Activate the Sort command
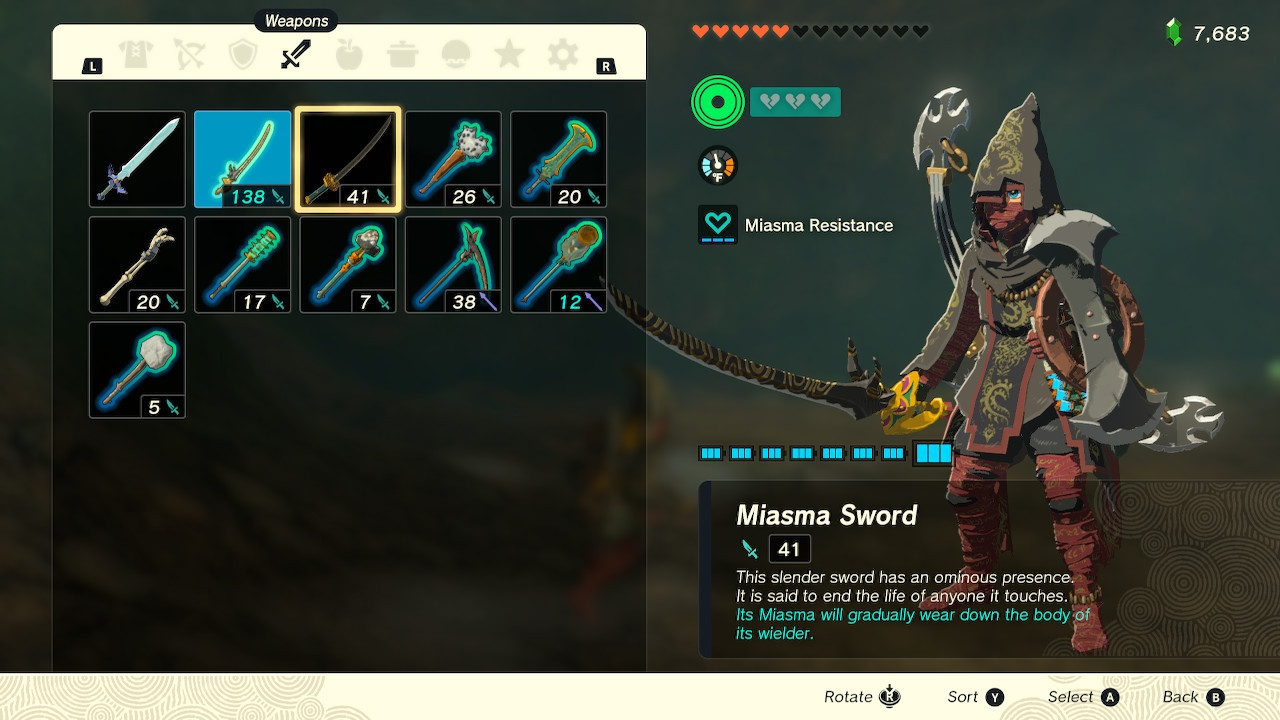Image resolution: width=1280 pixels, height=720 pixels. click(963, 696)
